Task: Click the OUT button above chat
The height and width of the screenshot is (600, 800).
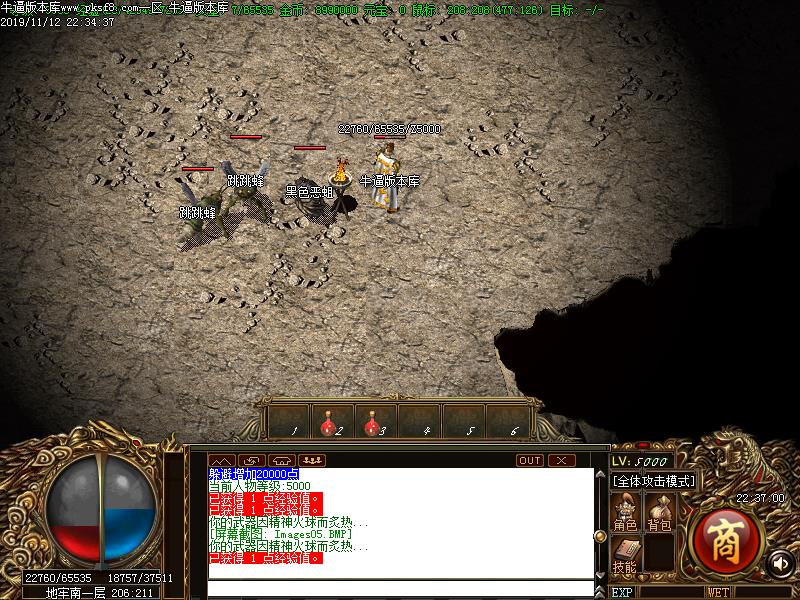Action: click(x=530, y=461)
